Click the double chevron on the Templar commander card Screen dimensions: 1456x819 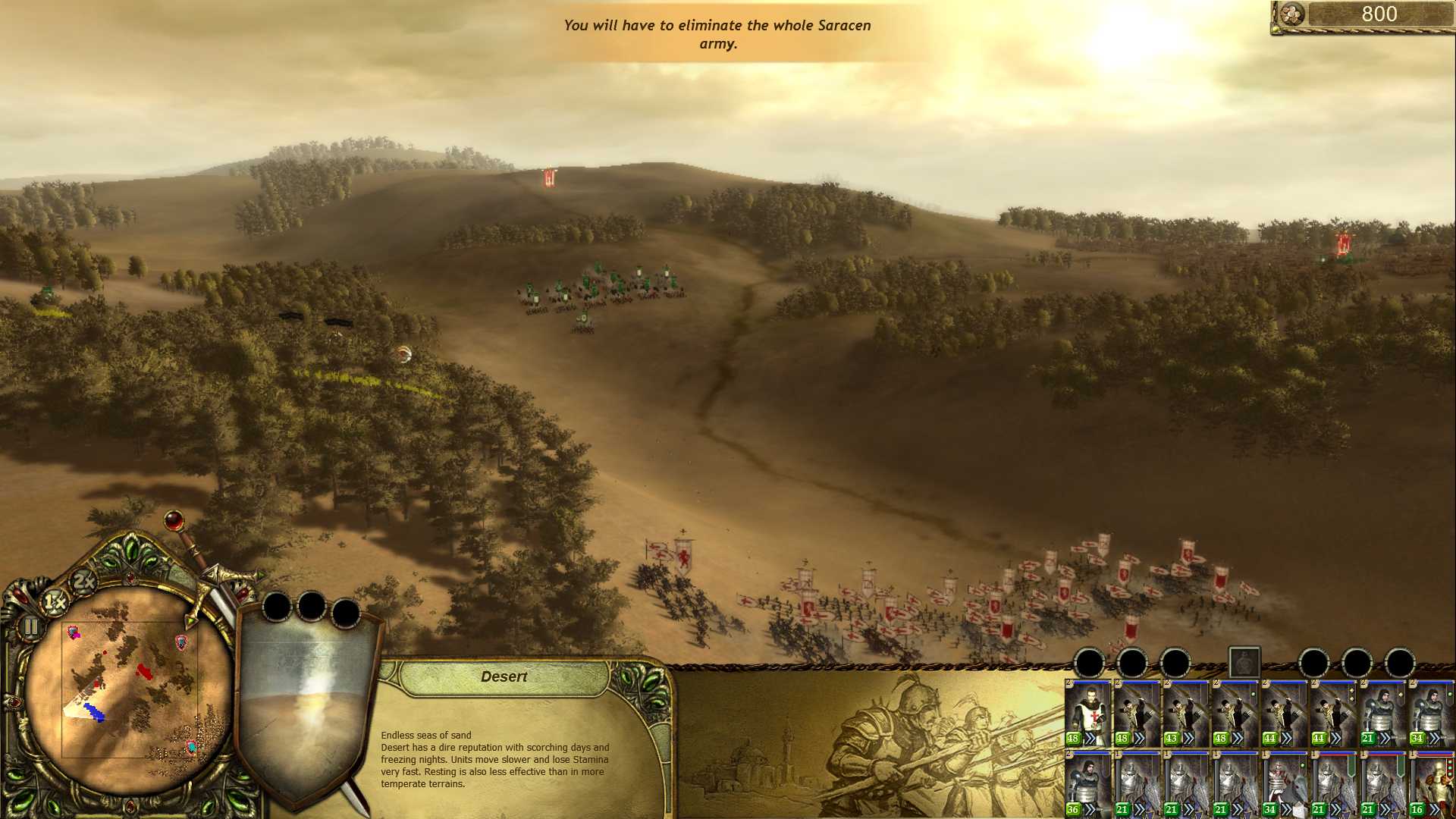click(1090, 739)
